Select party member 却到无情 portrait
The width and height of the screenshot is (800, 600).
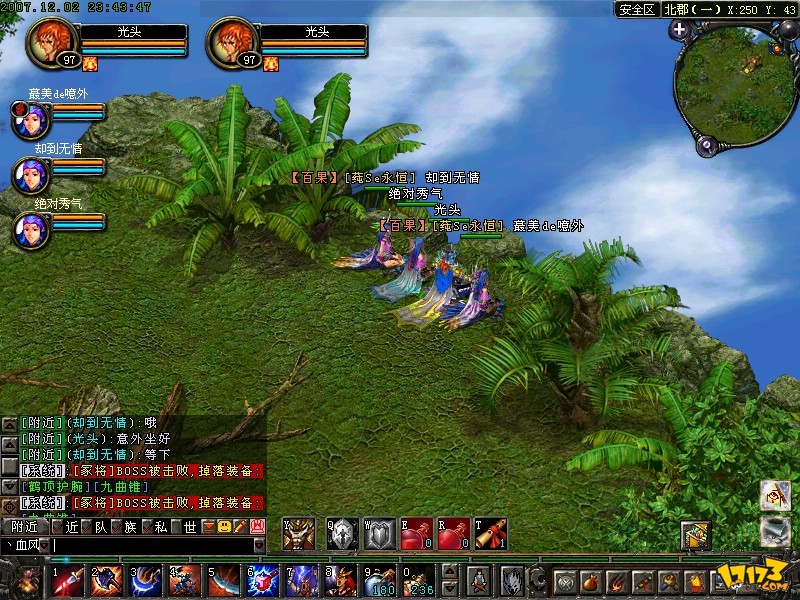[x=28, y=175]
